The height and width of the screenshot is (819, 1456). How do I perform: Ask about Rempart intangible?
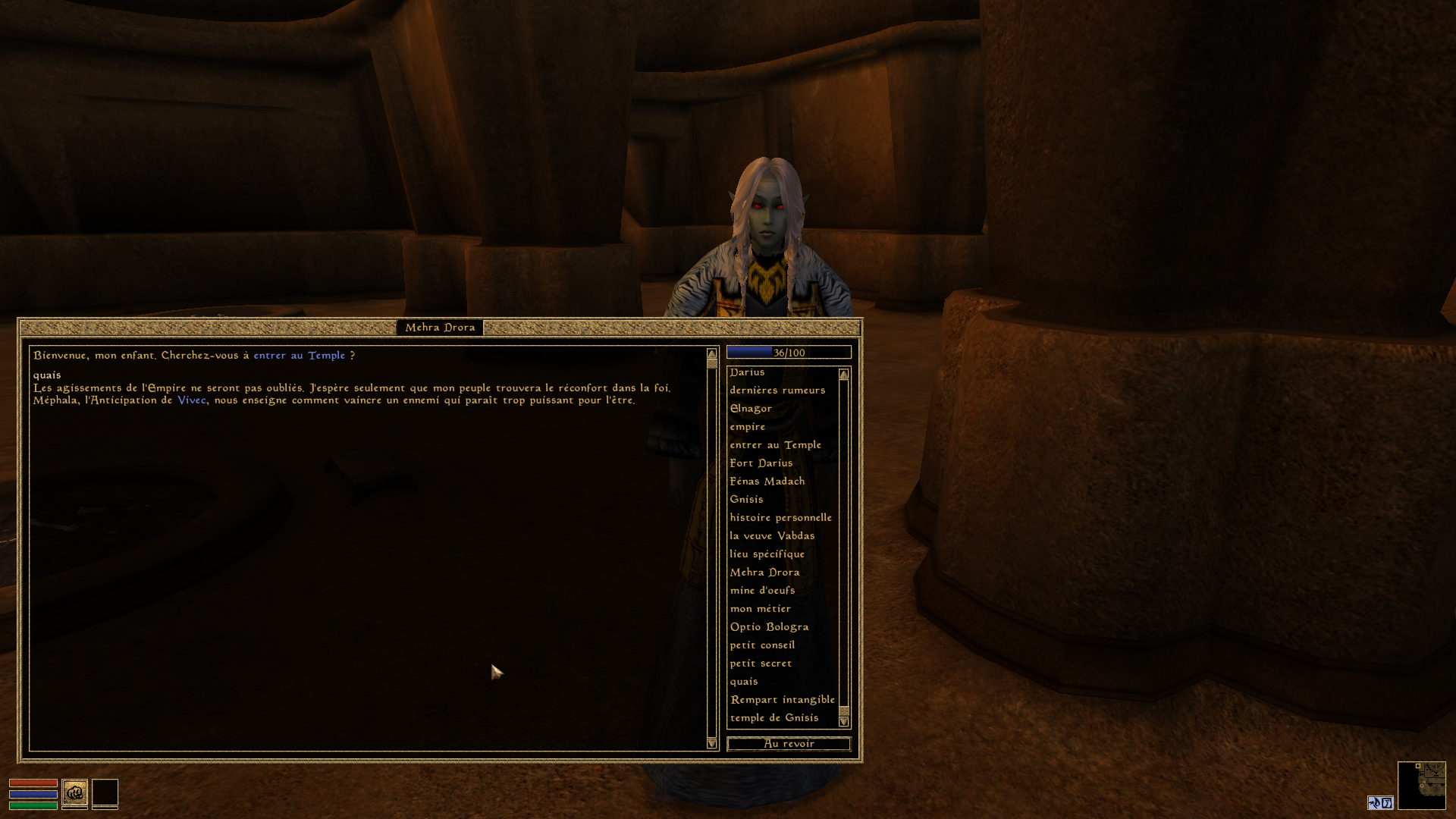(x=782, y=700)
